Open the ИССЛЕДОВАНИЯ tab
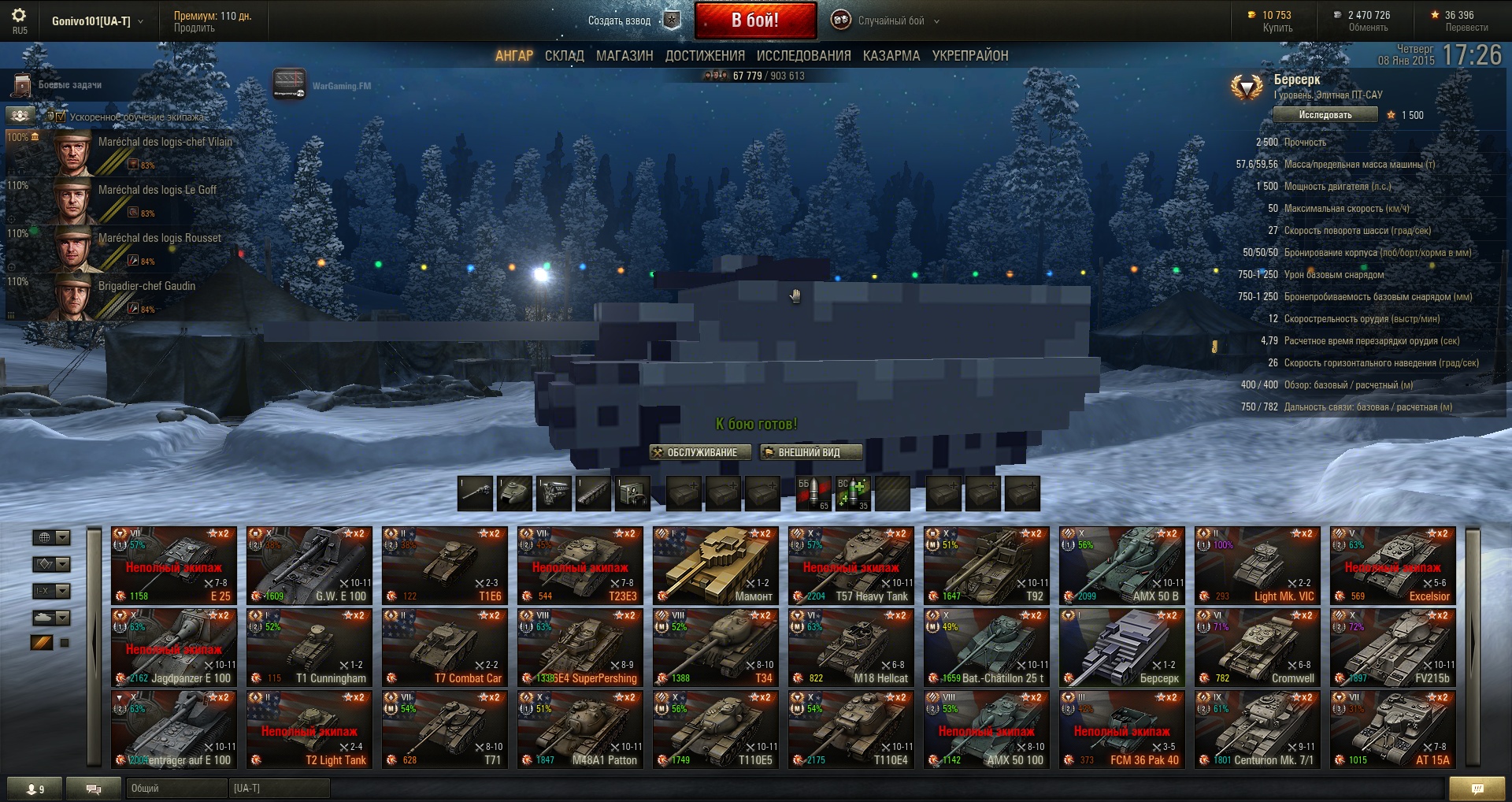1512x802 pixels. (x=803, y=56)
